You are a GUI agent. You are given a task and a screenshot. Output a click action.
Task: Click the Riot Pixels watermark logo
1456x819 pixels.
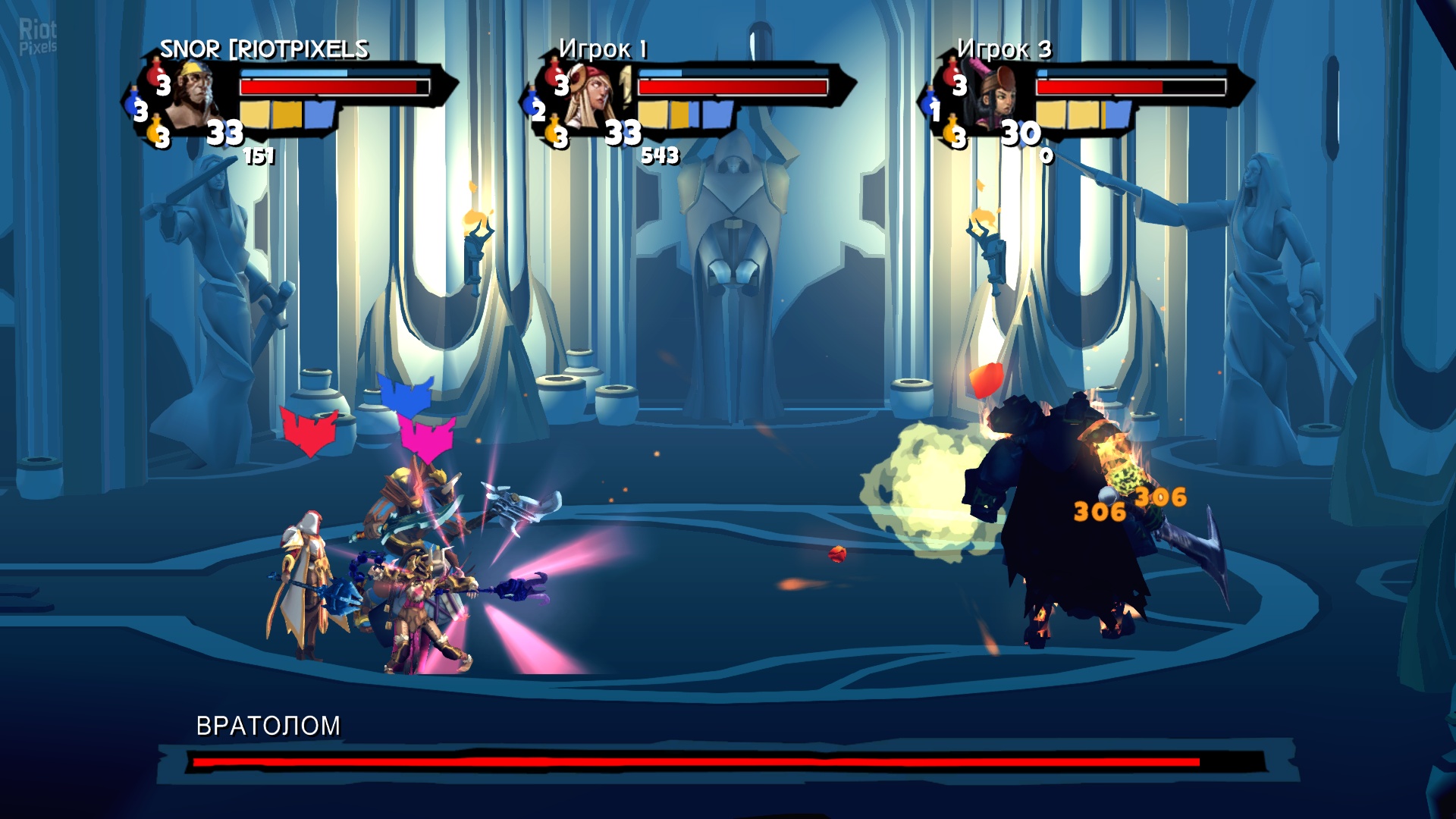(37, 36)
